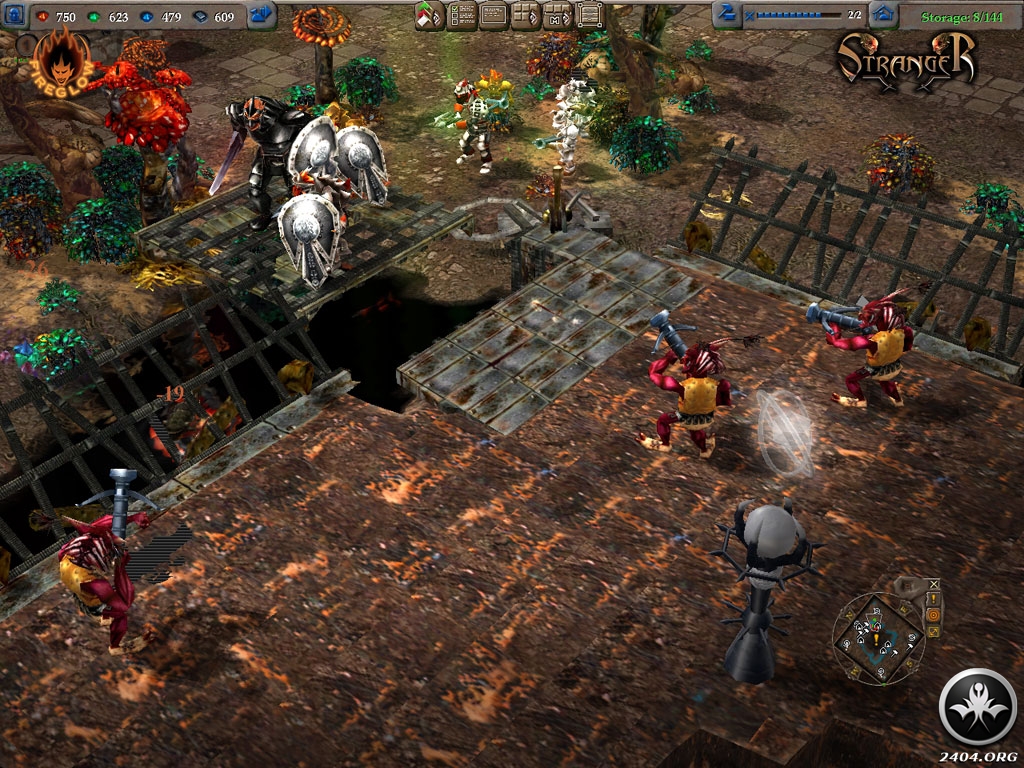
Task: Click the blue unit icon left of the 2/2 bar
Action: pyautogui.click(x=727, y=14)
